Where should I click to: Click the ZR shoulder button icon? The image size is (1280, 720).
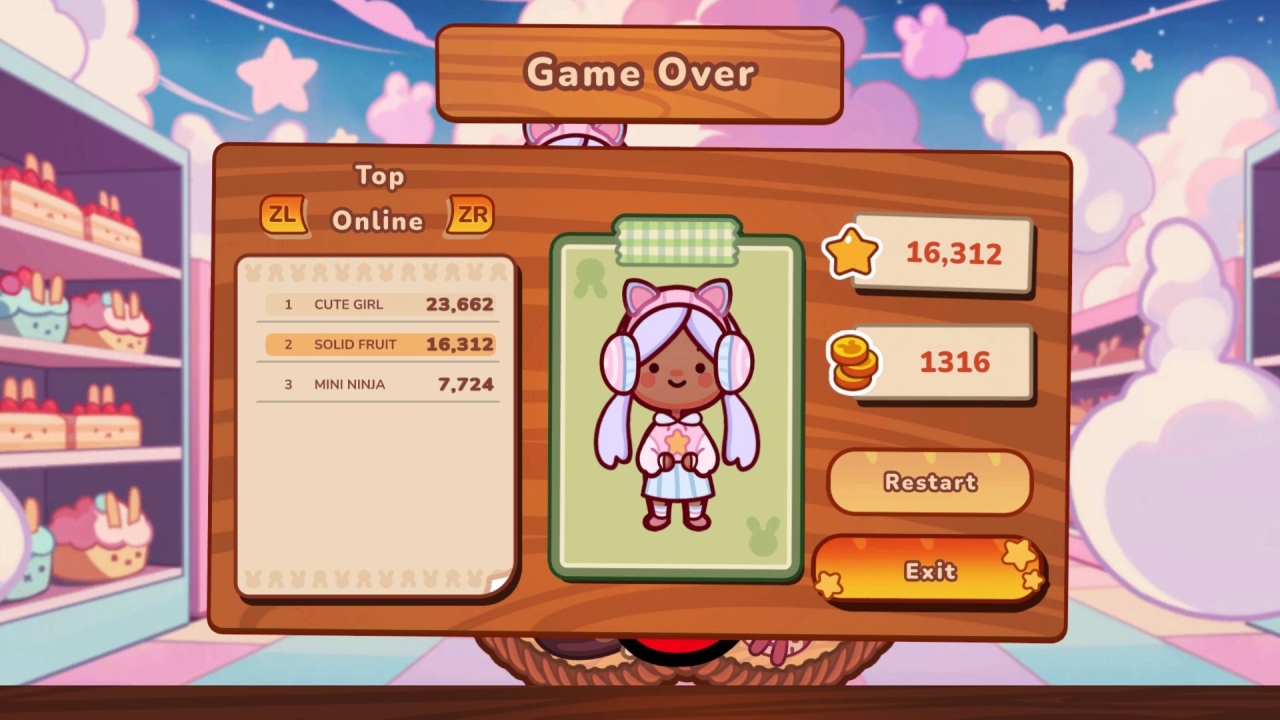(473, 214)
